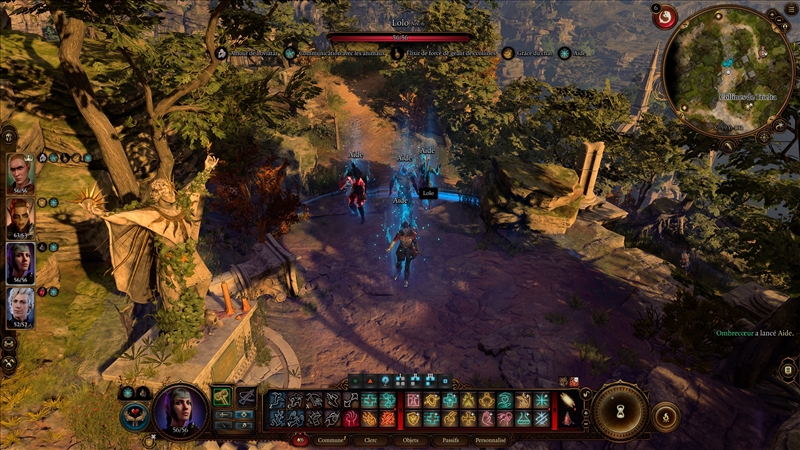Switch hotbar to the Clerc tab
Image resolution: width=800 pixels, height=450 pixels.
(370, 440)
